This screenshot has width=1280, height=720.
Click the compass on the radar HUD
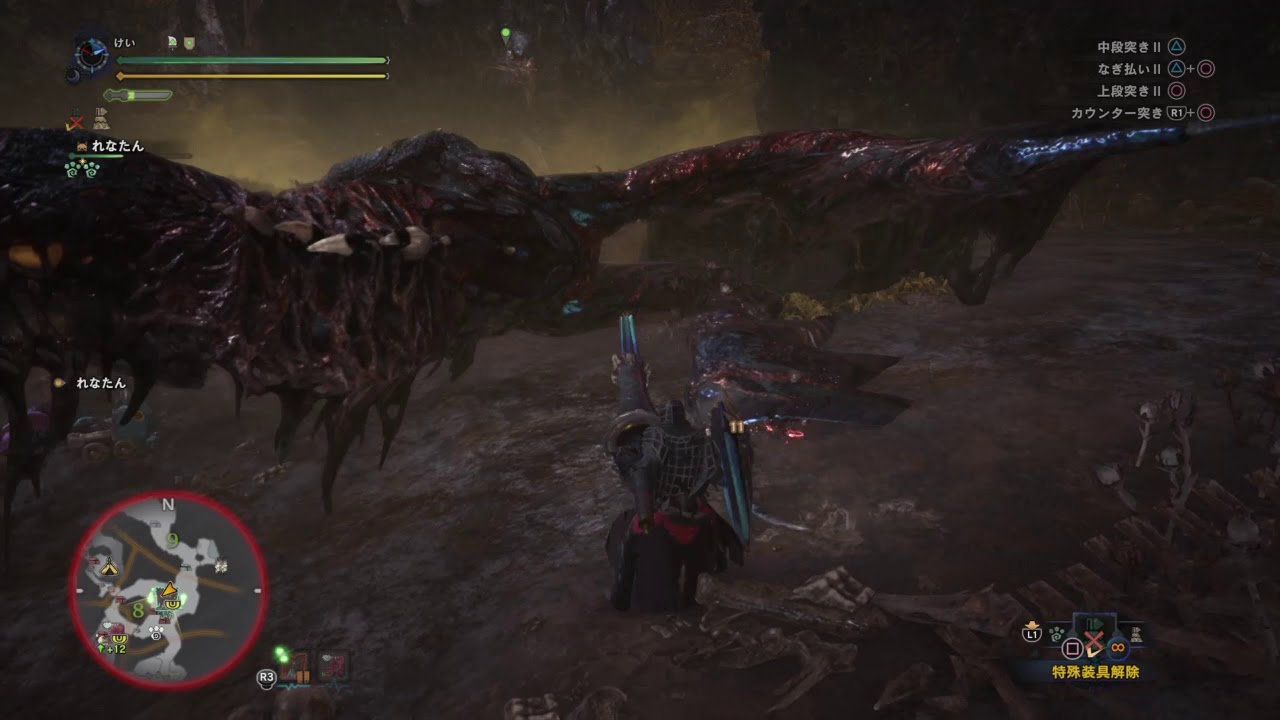pyautogui.click(x=91, y=53)
